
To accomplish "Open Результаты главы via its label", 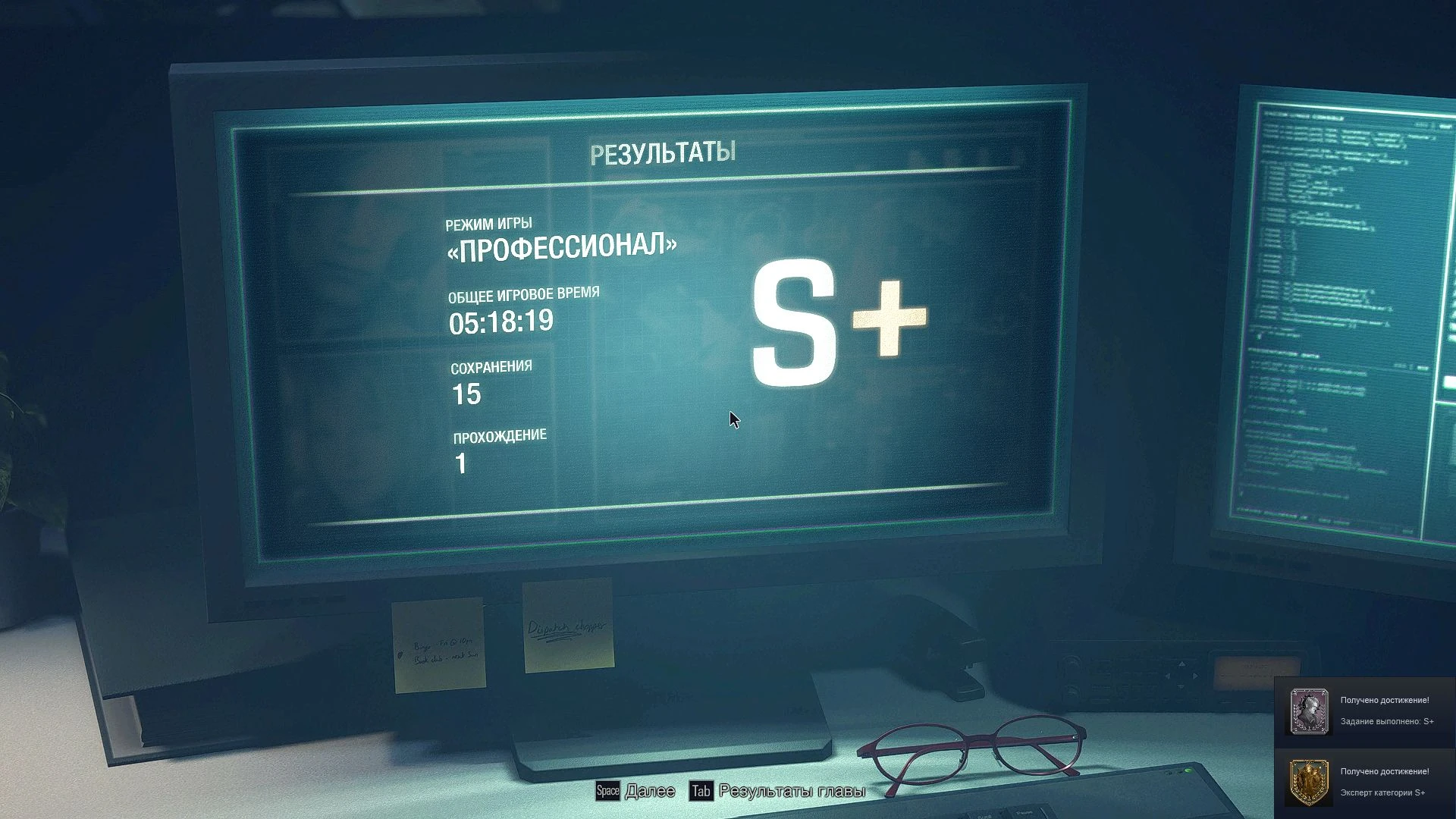I will [792, 791].
